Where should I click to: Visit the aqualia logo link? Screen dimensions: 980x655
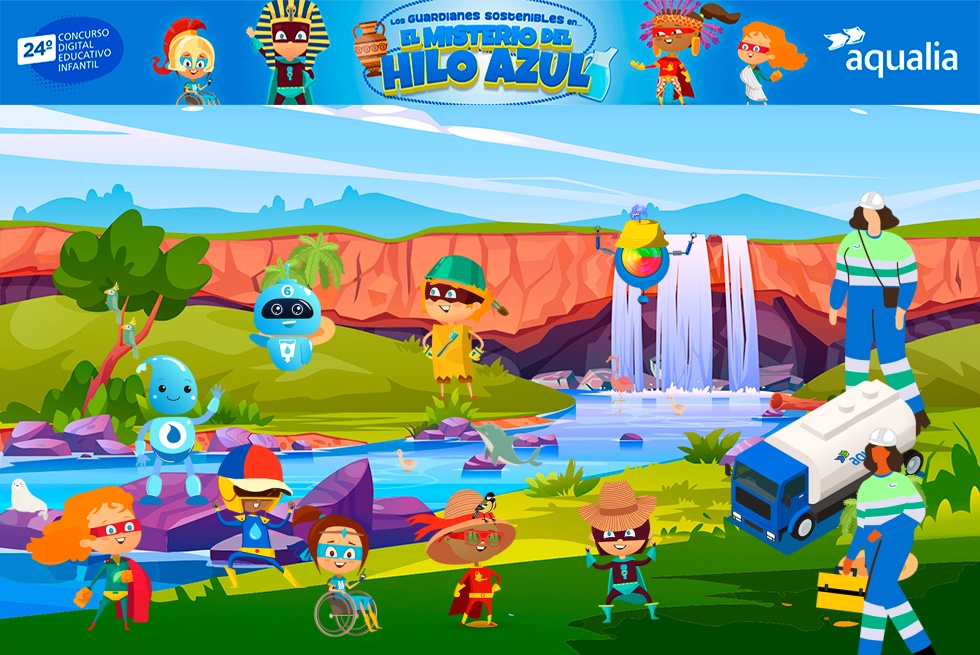click(x=890, y=52)
